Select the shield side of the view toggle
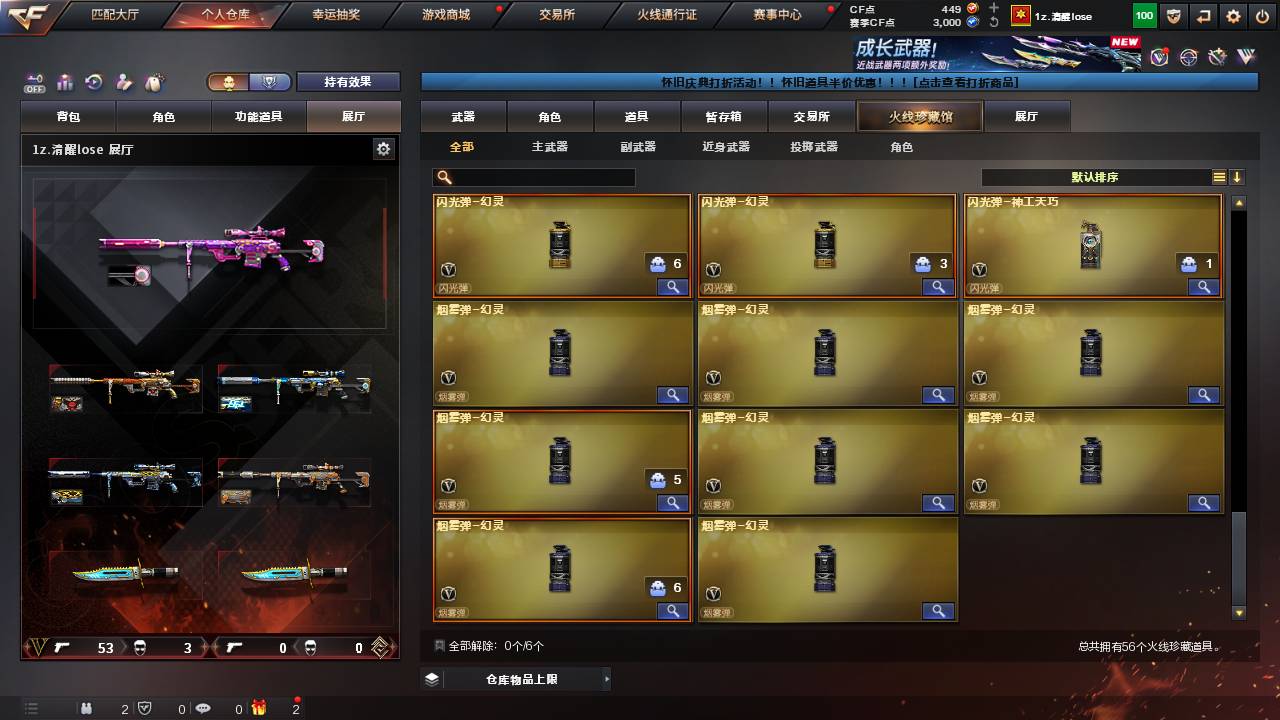 coord(269,82)
